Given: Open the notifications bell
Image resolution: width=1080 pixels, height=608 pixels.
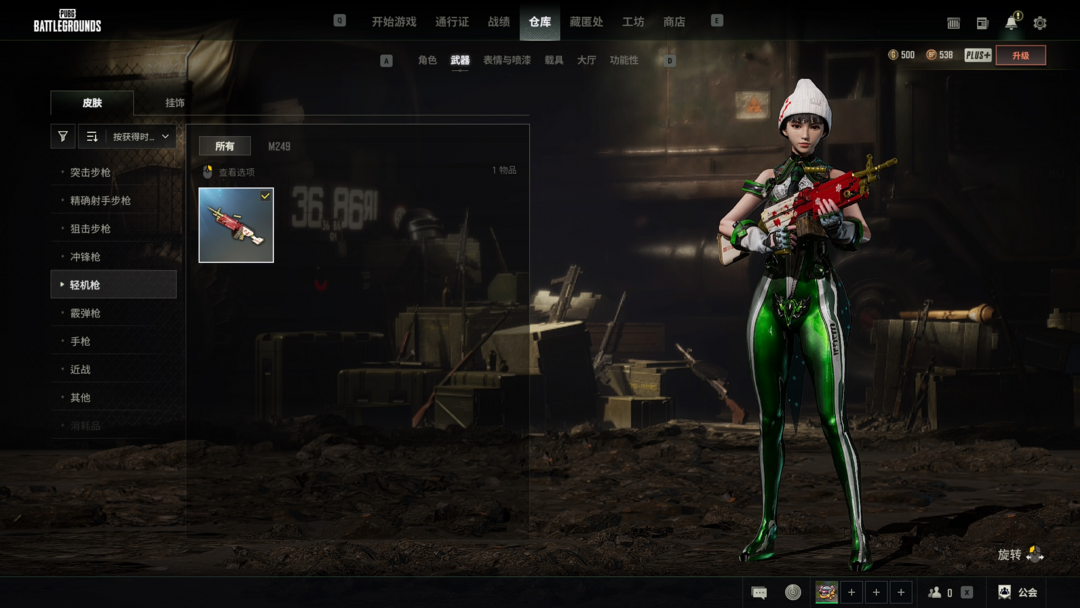Looking at the screenshot, I should (1011, 23).
